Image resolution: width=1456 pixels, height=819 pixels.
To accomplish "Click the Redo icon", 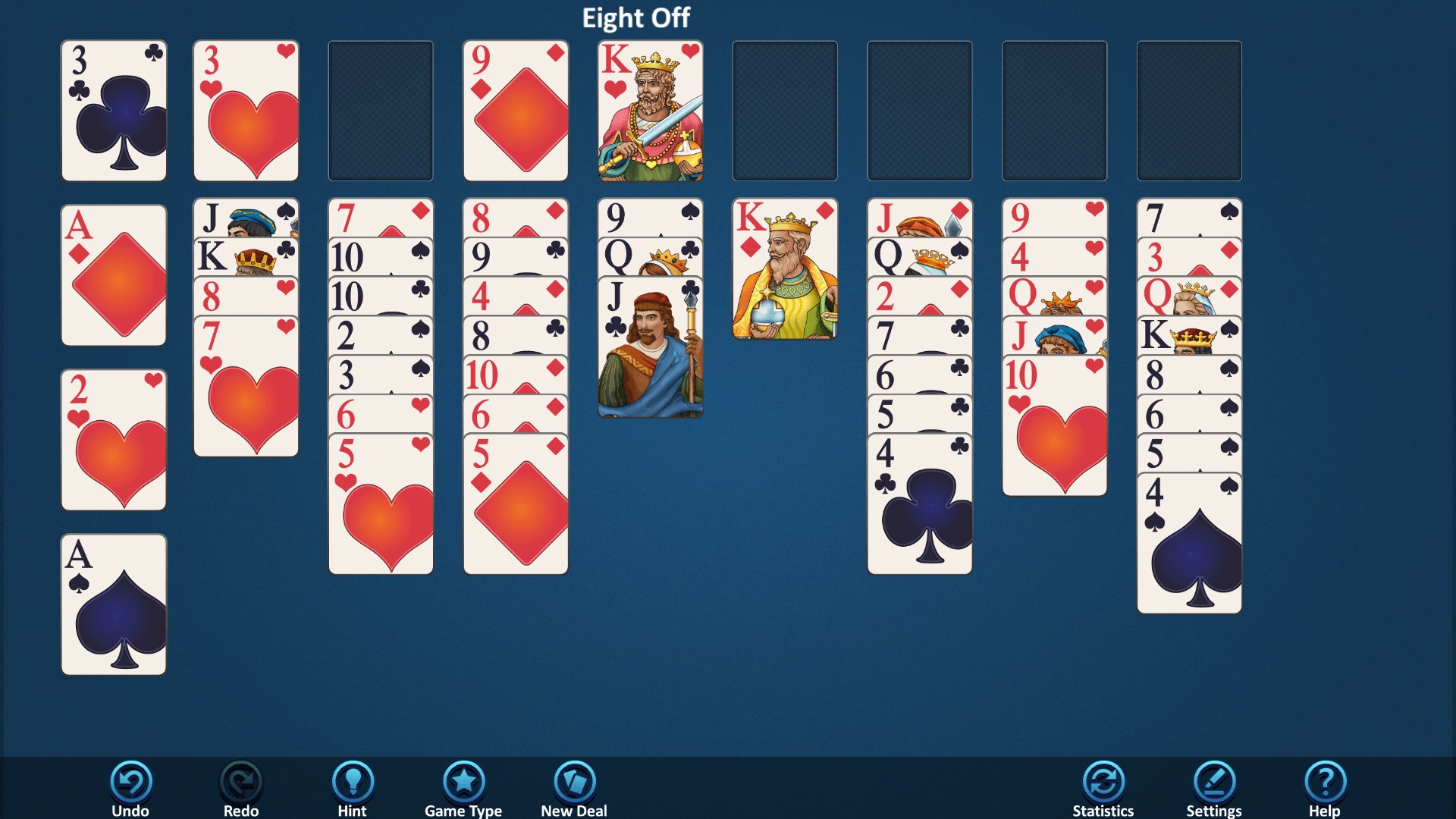I will [240, 781].
